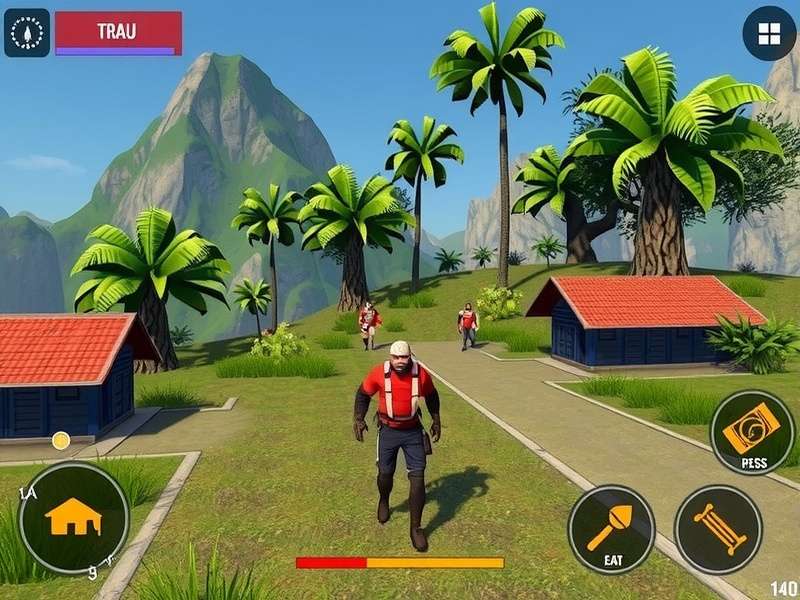Open the four-square grid menu
The width and height of the screenshot is (800, 600).
769,34
